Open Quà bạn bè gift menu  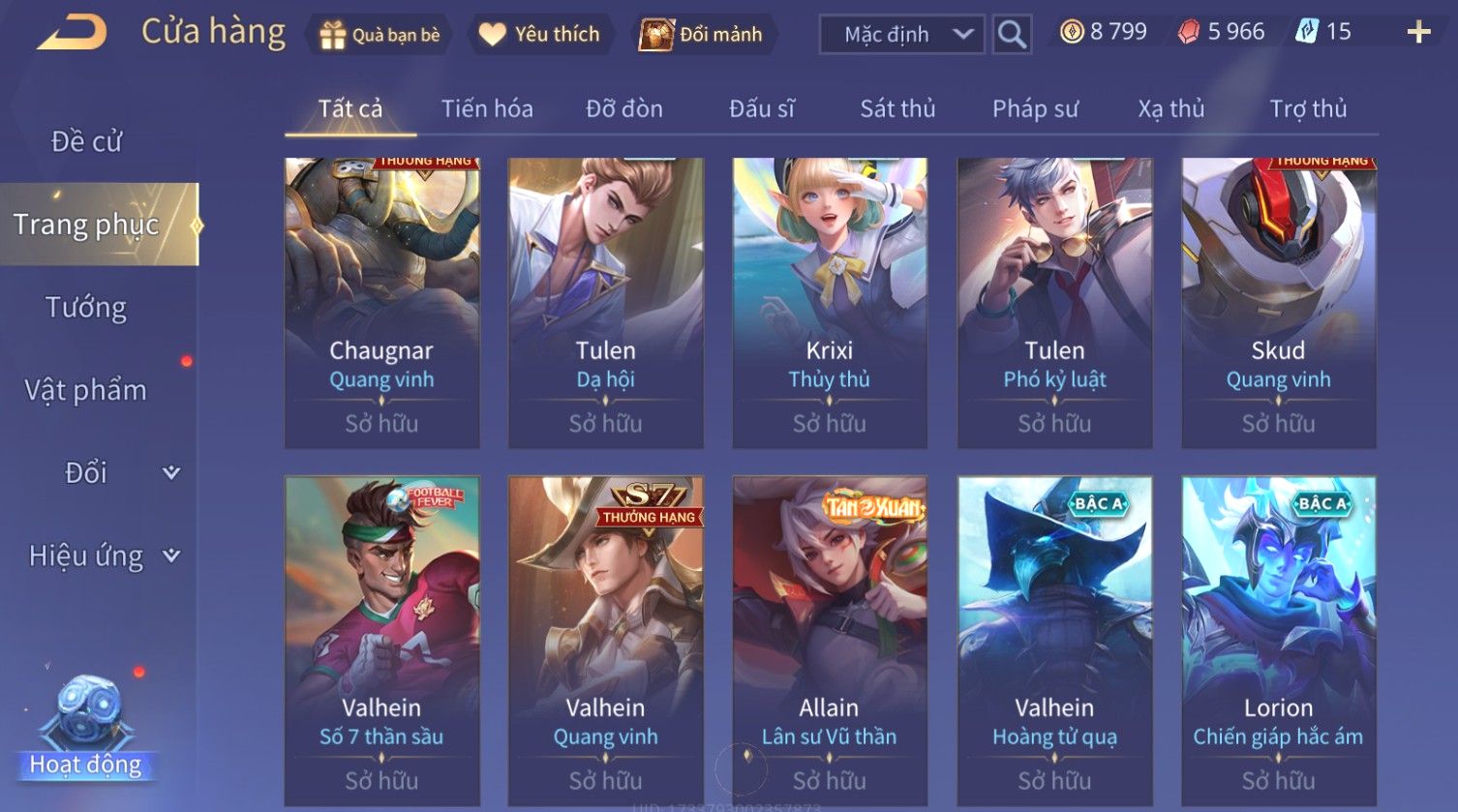coord(380,35)
